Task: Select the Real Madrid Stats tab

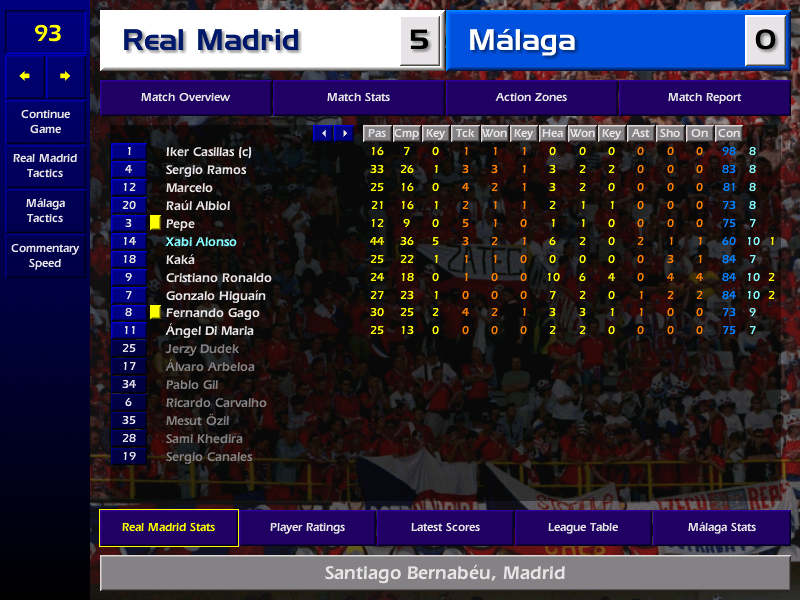Action: [x=169, y=528]
